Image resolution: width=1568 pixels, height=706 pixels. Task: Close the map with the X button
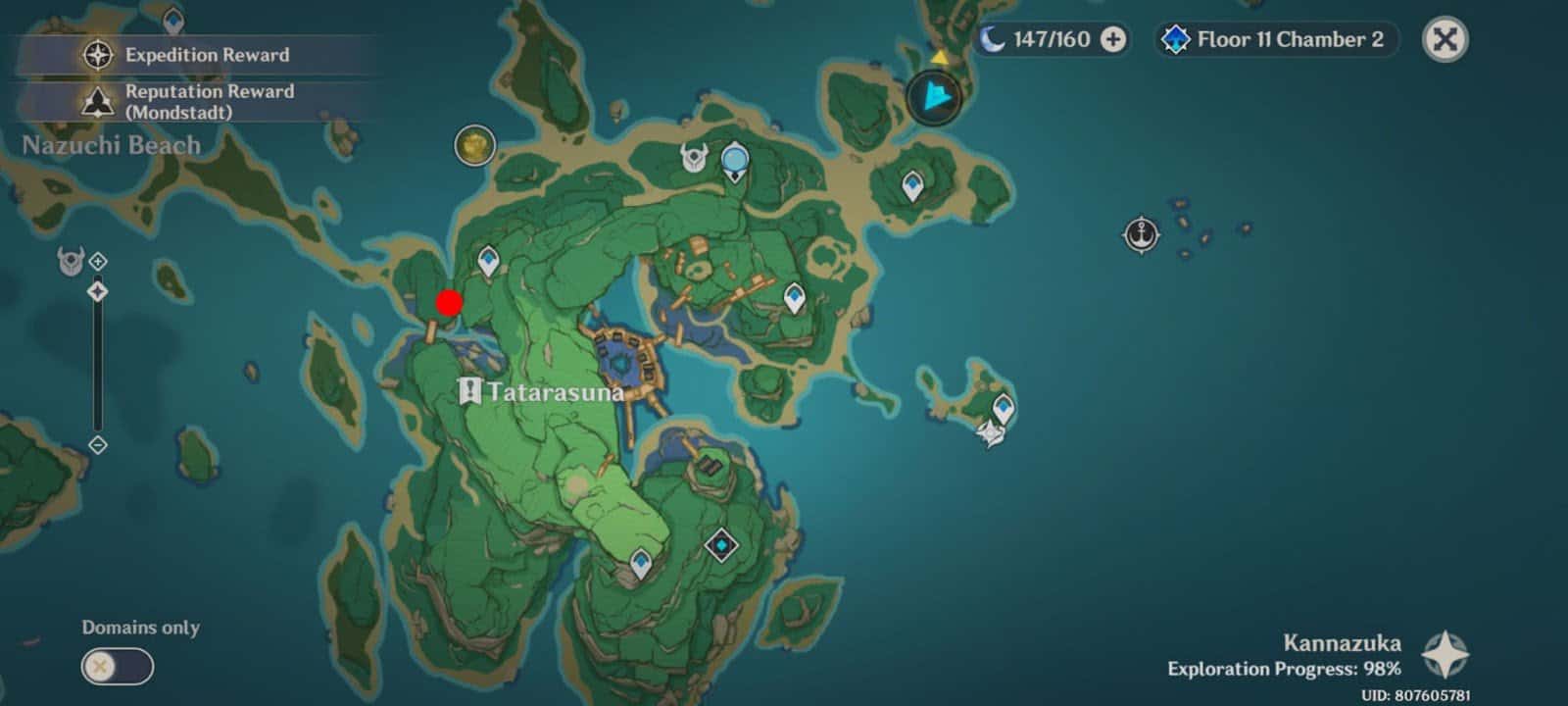pyautogui.click(x=1445, y=39)
